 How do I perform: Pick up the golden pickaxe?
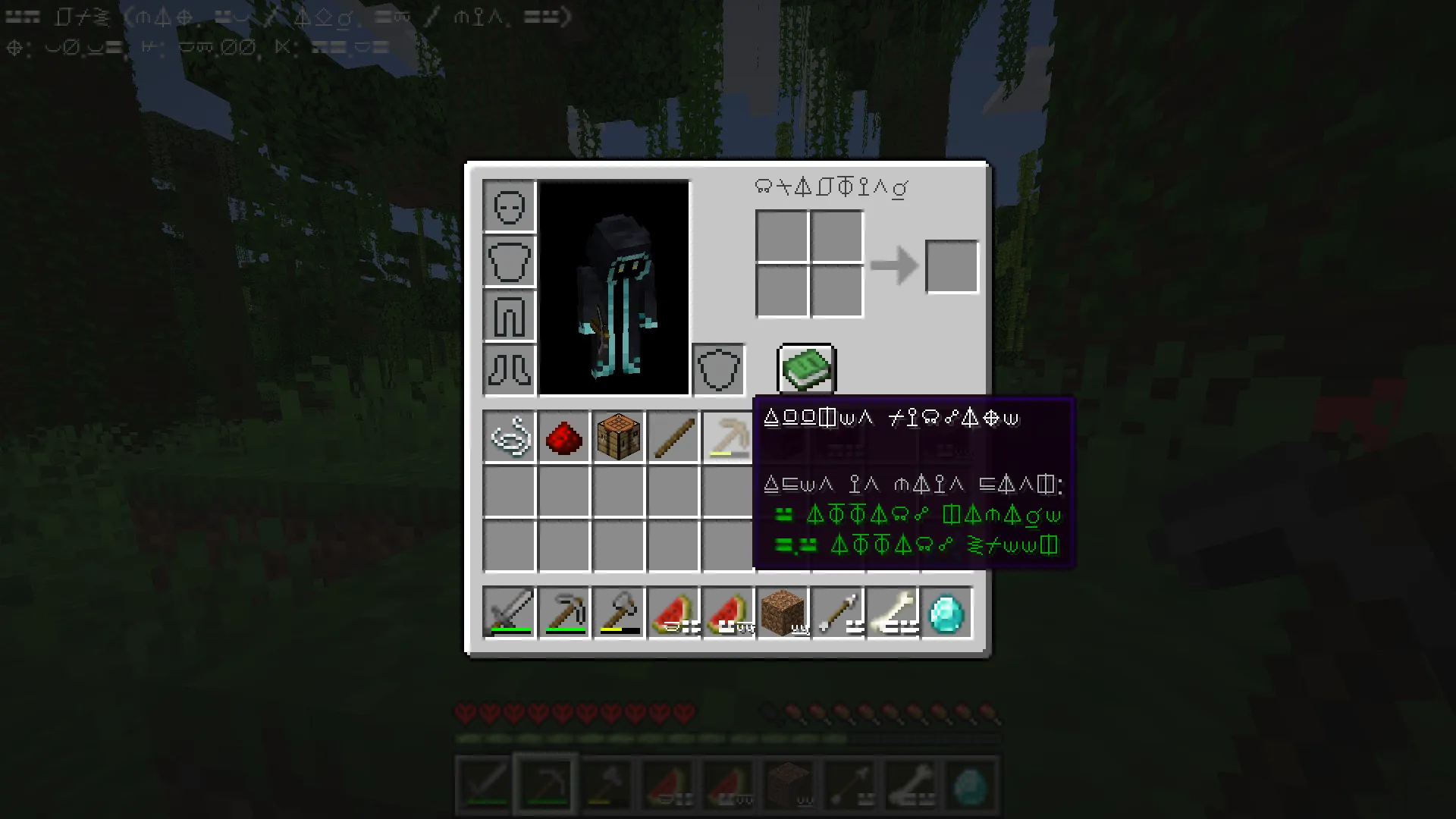[x=728, y=436]
